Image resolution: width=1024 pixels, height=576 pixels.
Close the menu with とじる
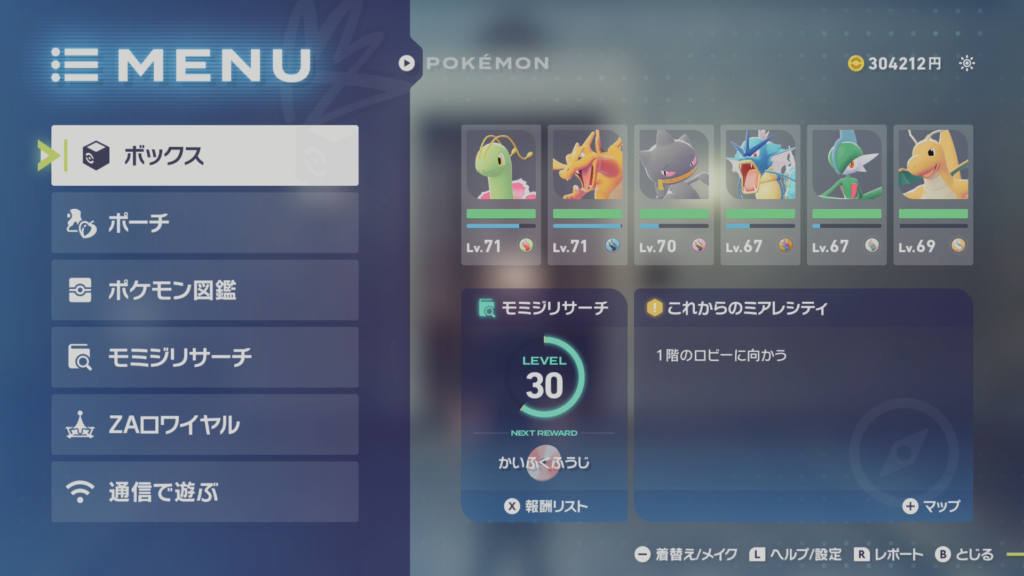coord(964,554)
